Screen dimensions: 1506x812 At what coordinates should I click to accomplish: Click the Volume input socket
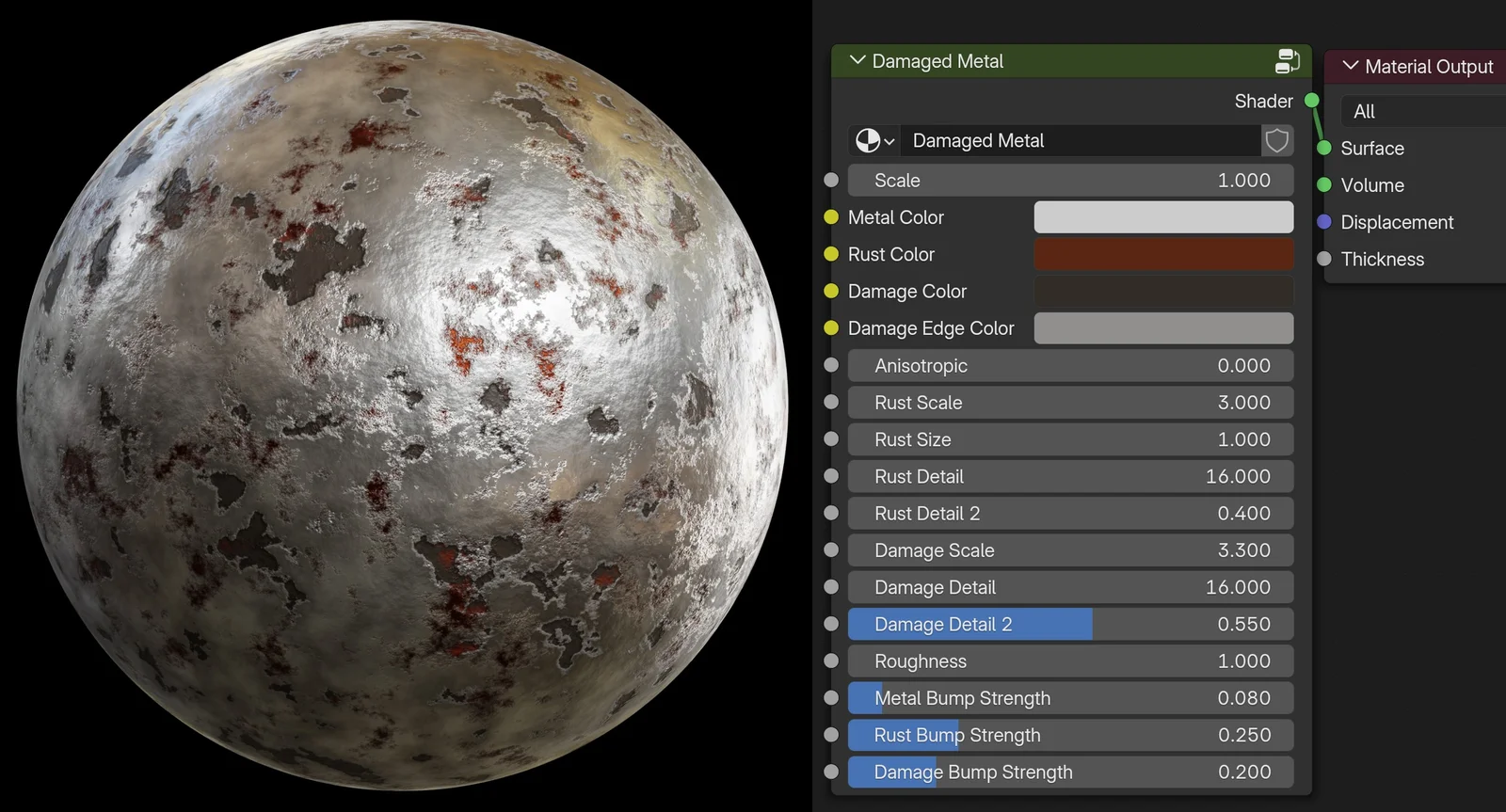coord(1326,184)
